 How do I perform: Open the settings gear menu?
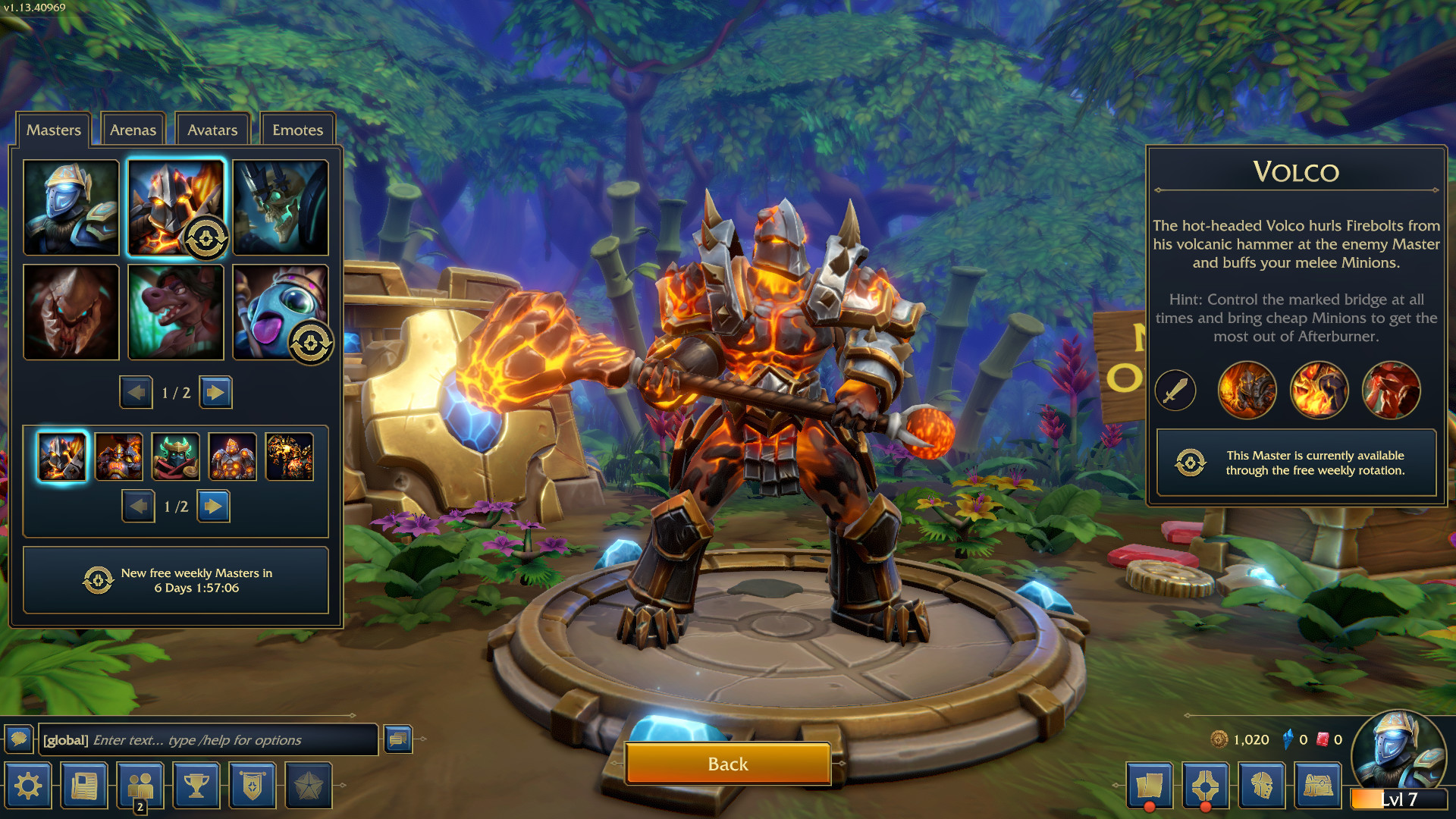click(x=28, y=786)
